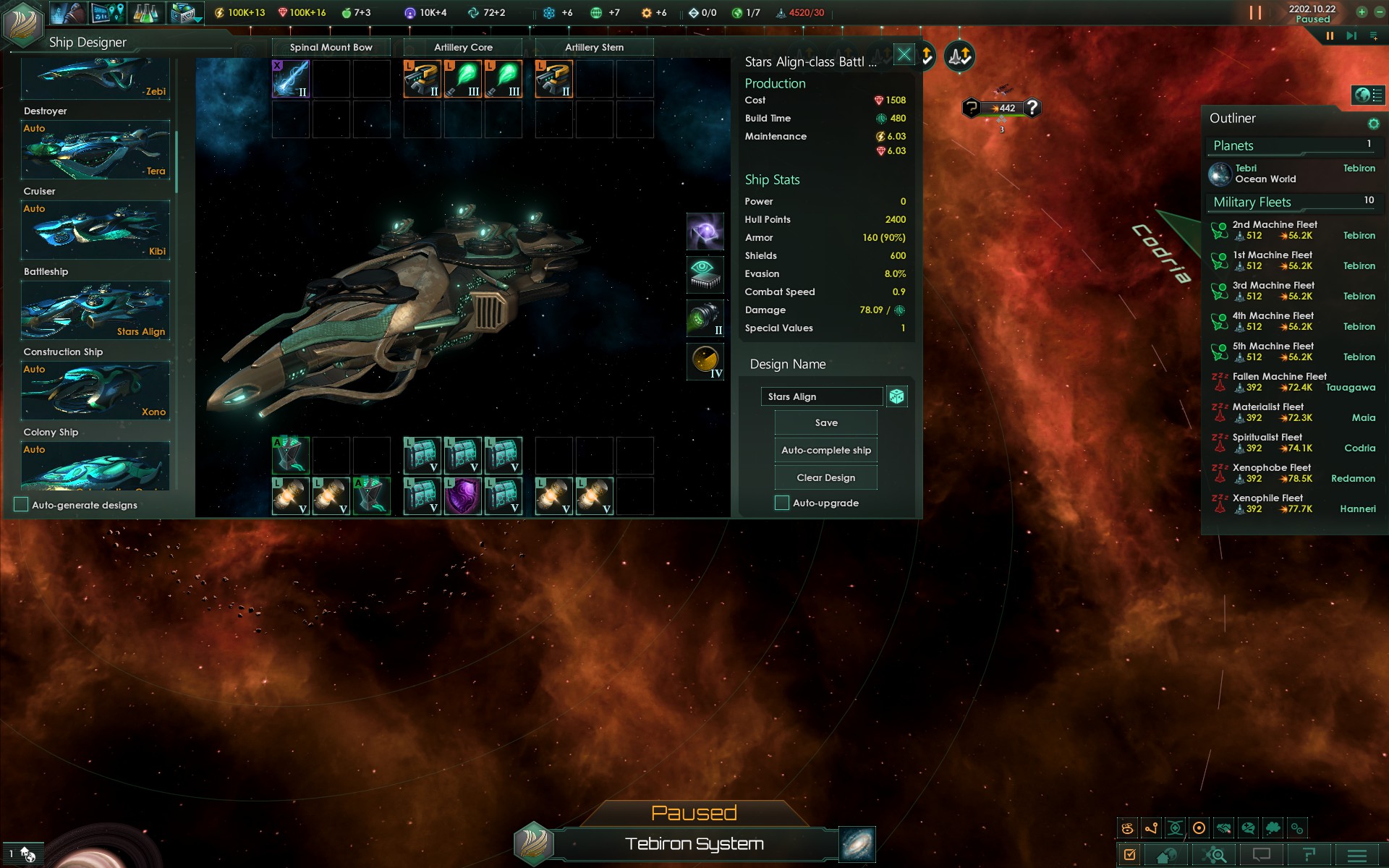Click the Auto-complete ship button
1389x868 pixels.
coord(825,451)
